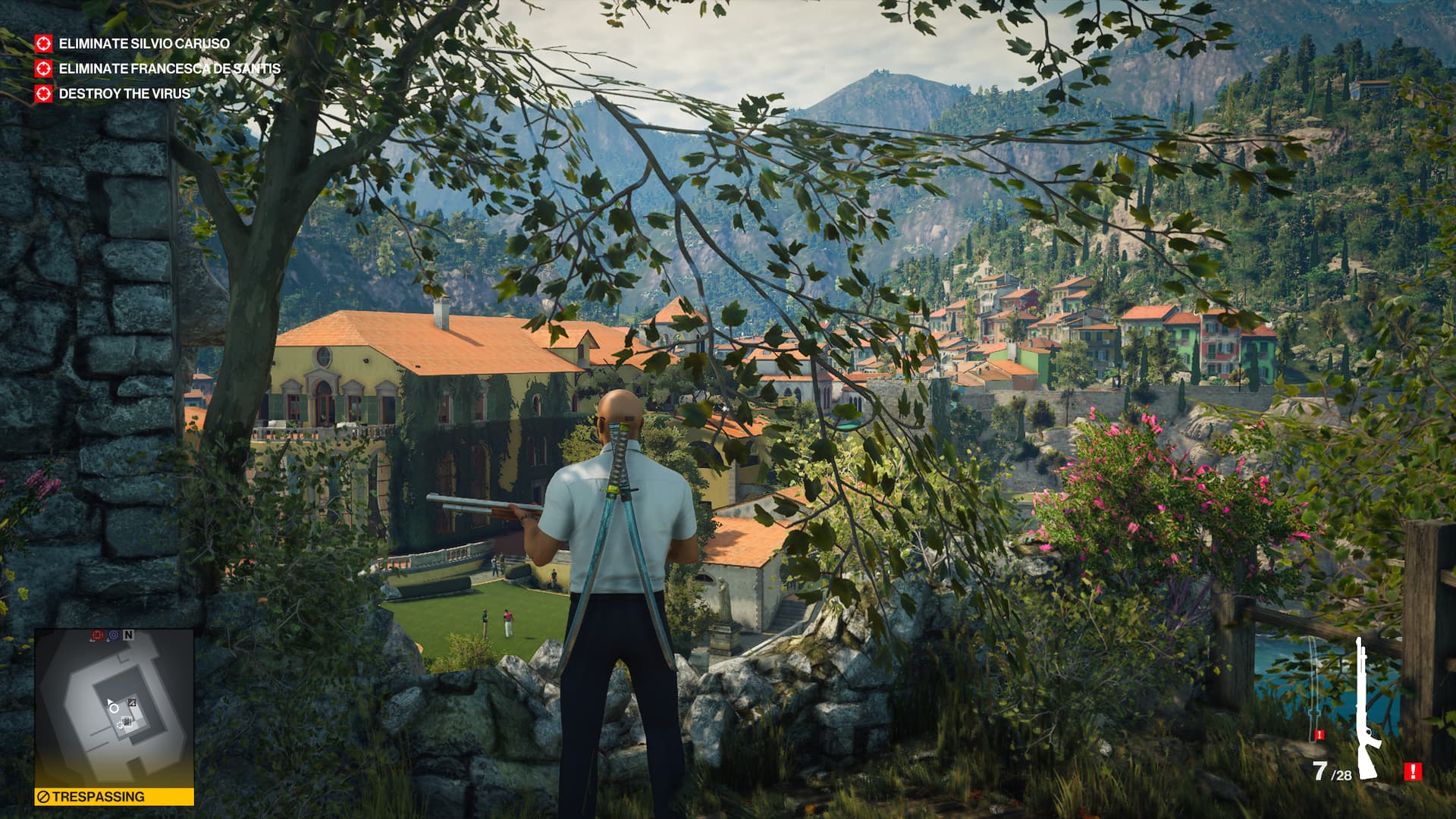Click the north compass marker on minimap
This screenshot has width=1456, height=819.
click(128, 635)
